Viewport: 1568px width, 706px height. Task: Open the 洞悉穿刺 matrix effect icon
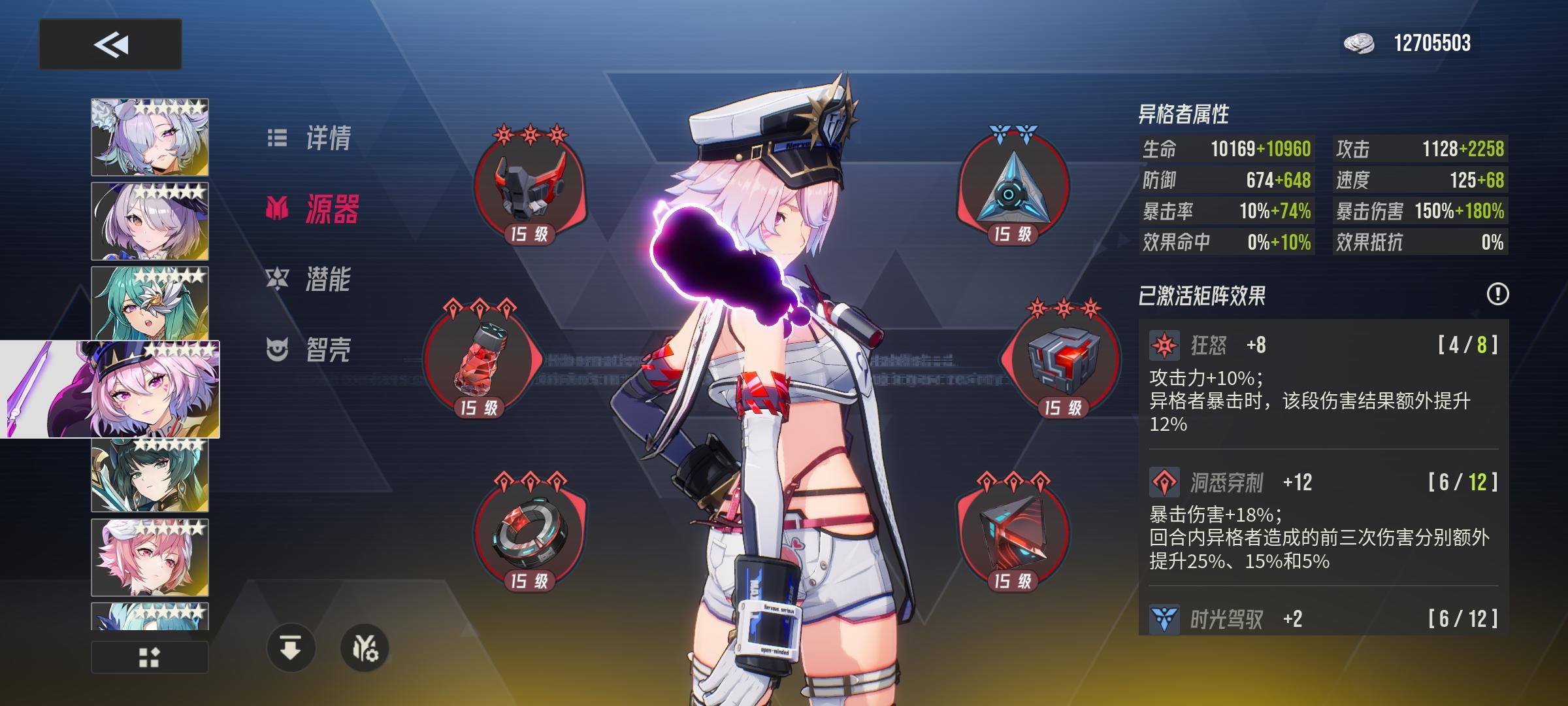pos(1166,480)
